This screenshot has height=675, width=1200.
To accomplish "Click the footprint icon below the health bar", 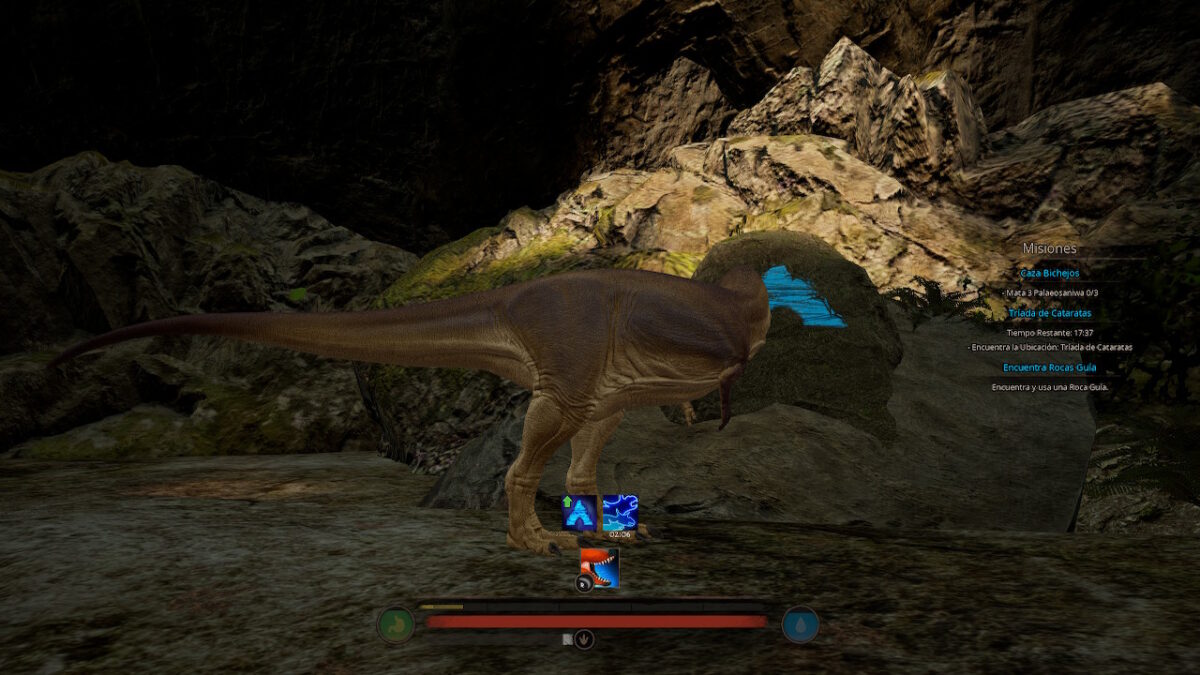I will [585, 639].
